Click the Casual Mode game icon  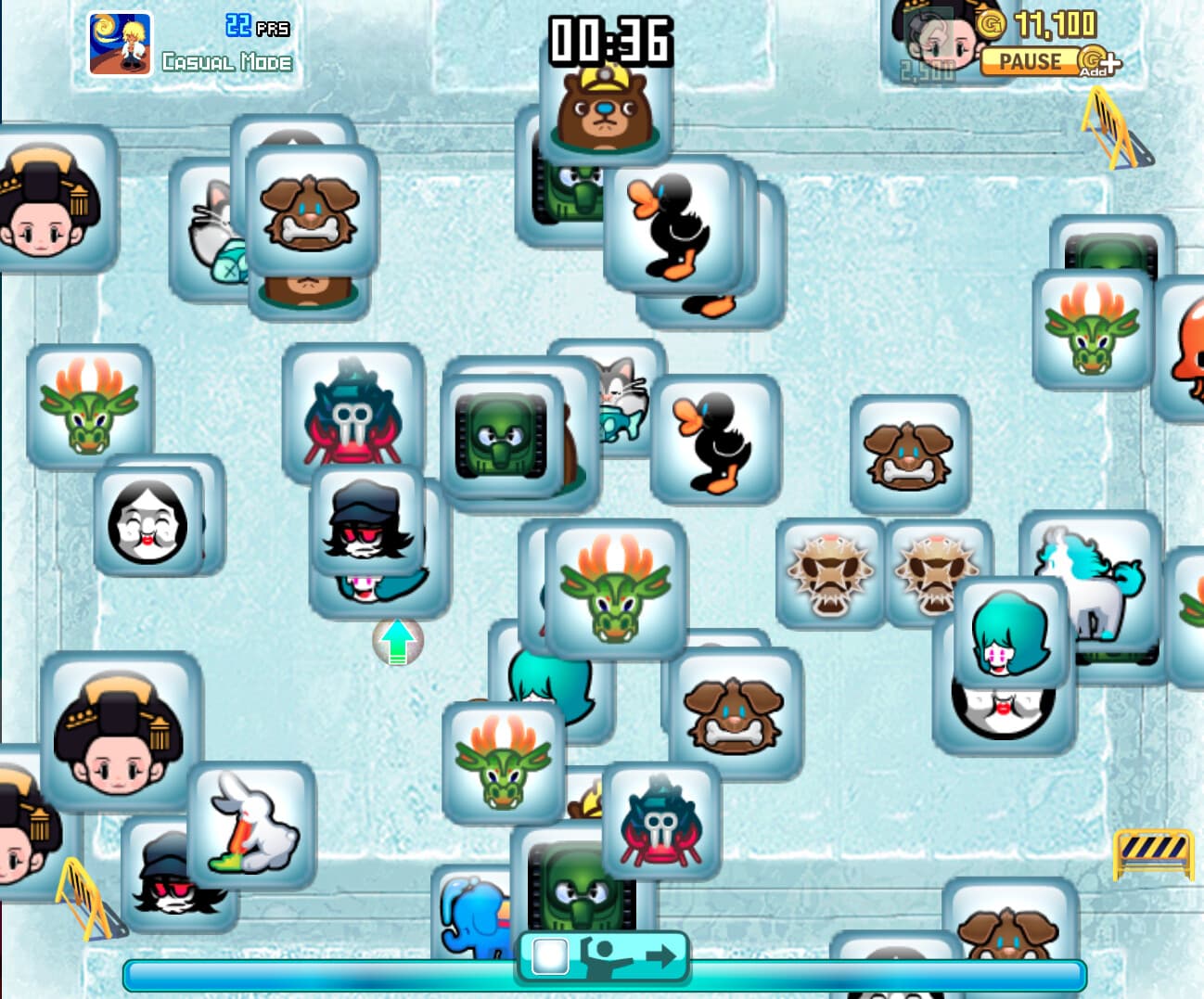click(x=120, y=41)
